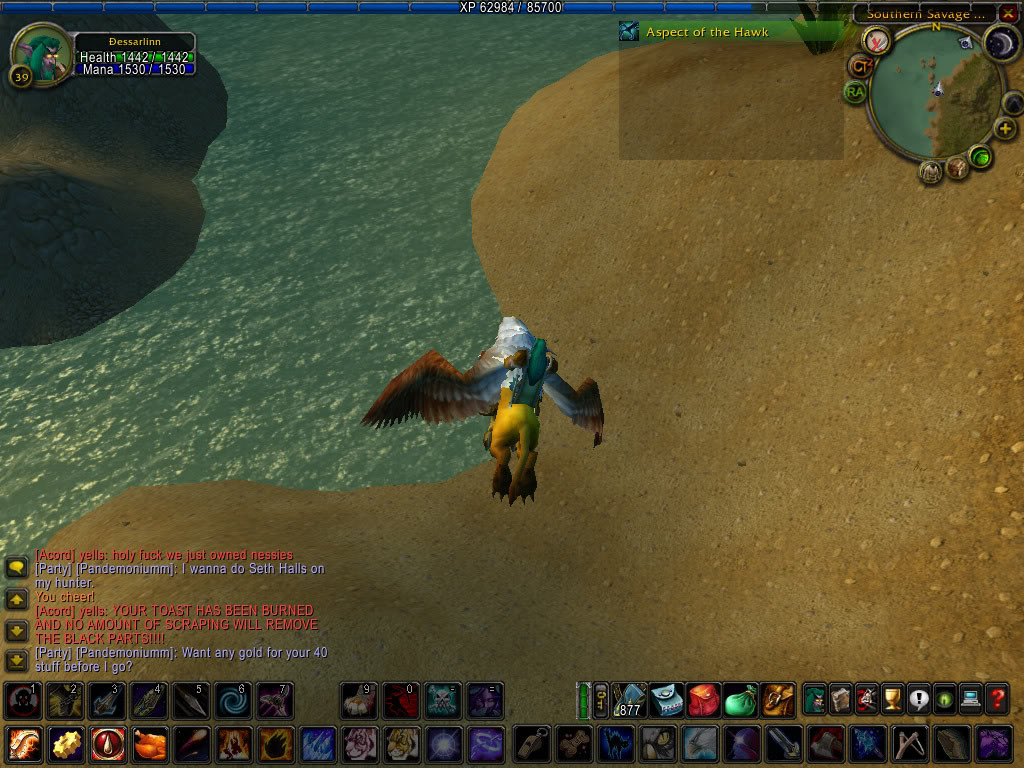
Task: Click the ammo quiver slot showing 877
Action: click(x=630, y=700)
